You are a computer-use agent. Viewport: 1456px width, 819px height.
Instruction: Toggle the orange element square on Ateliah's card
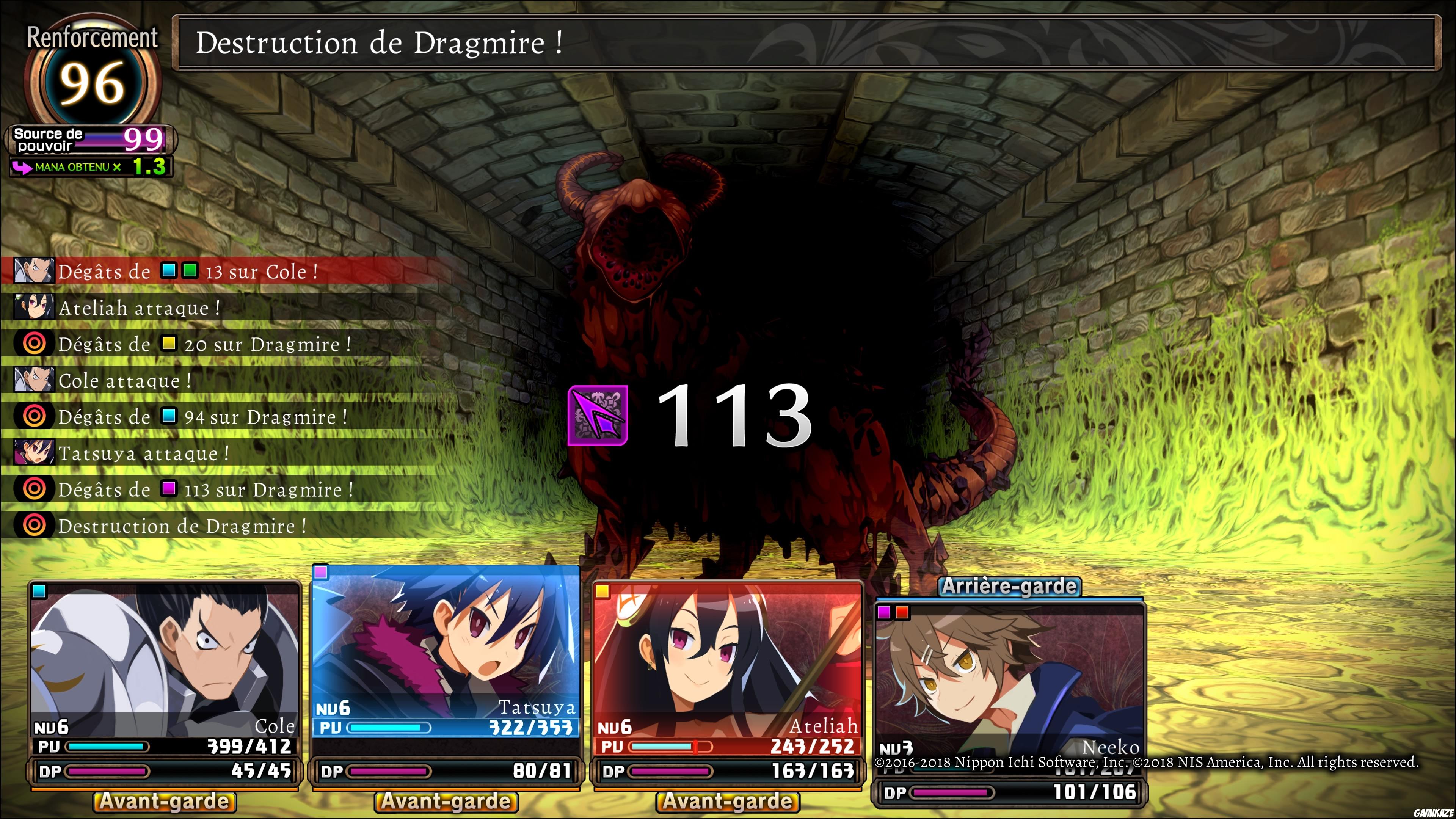(x=602, y=592)
